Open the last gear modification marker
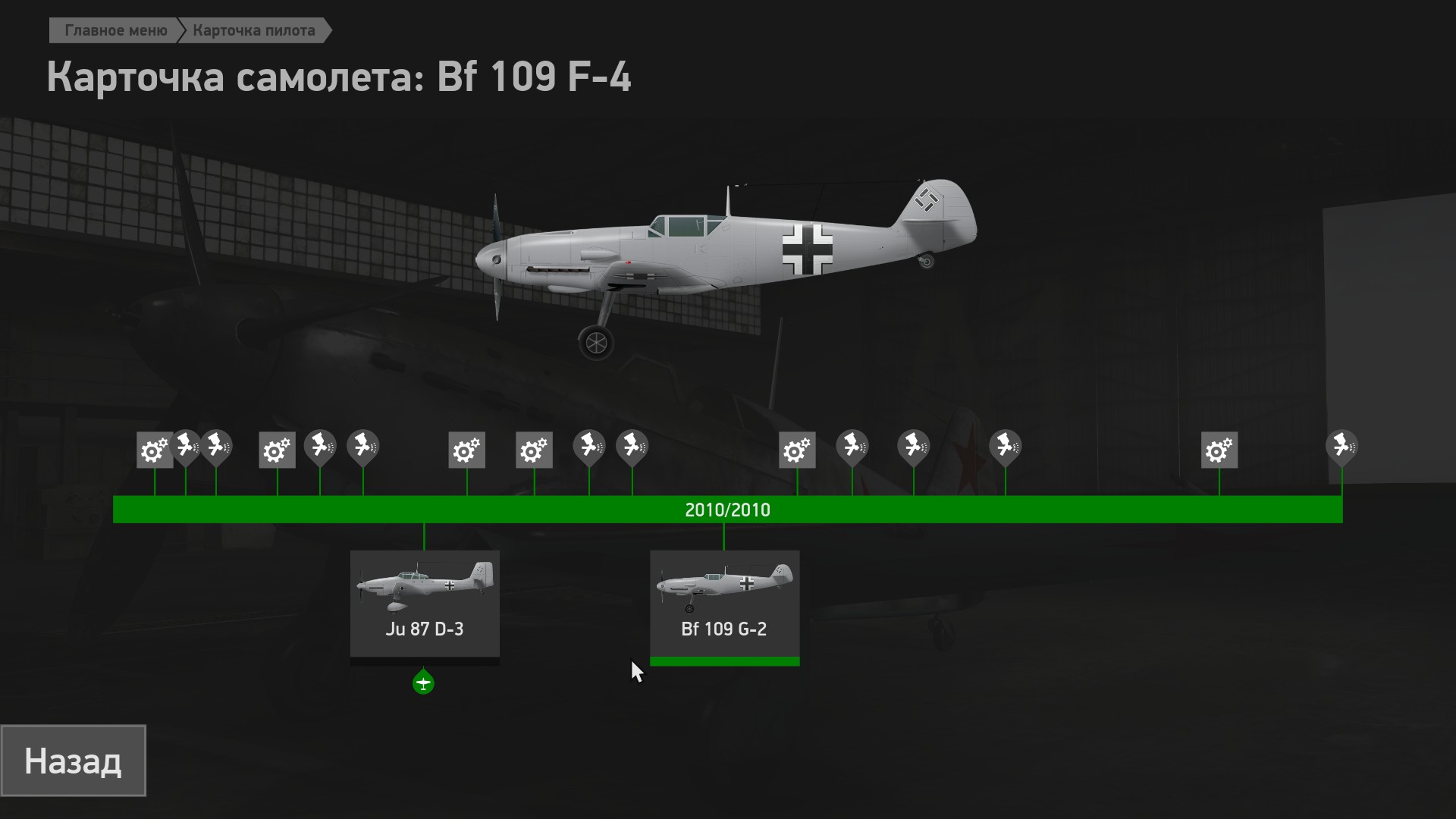This screenshot has width=1456, height=819. (x=1219, y=450)
